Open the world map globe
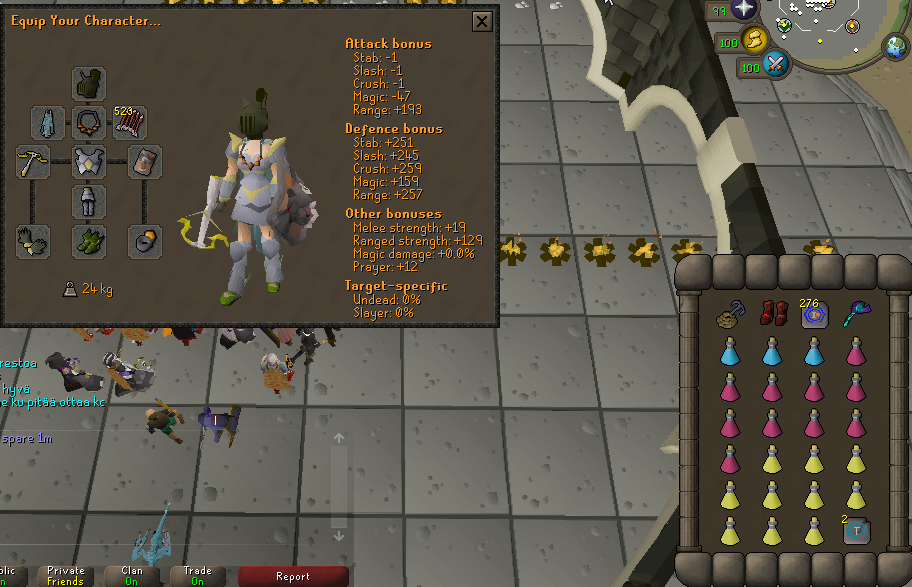912x587 pixels. pyautogui.click(x=895, y=45)
